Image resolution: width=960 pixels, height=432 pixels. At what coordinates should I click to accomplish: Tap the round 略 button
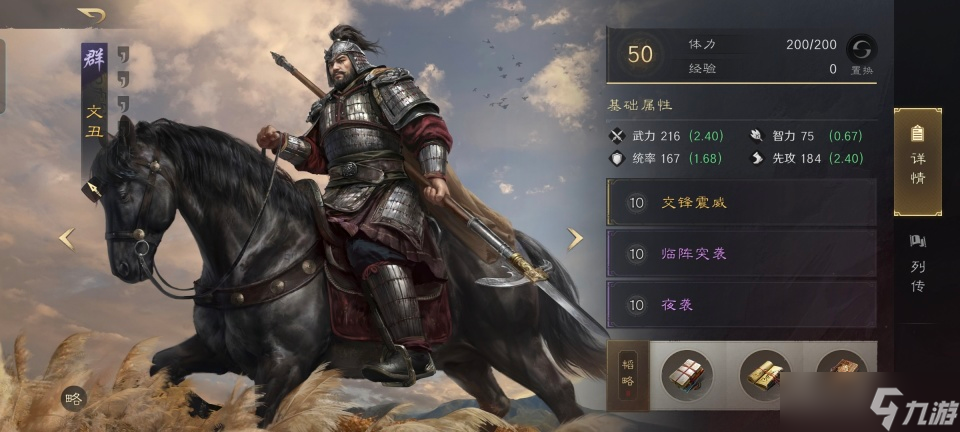point(73,397)
